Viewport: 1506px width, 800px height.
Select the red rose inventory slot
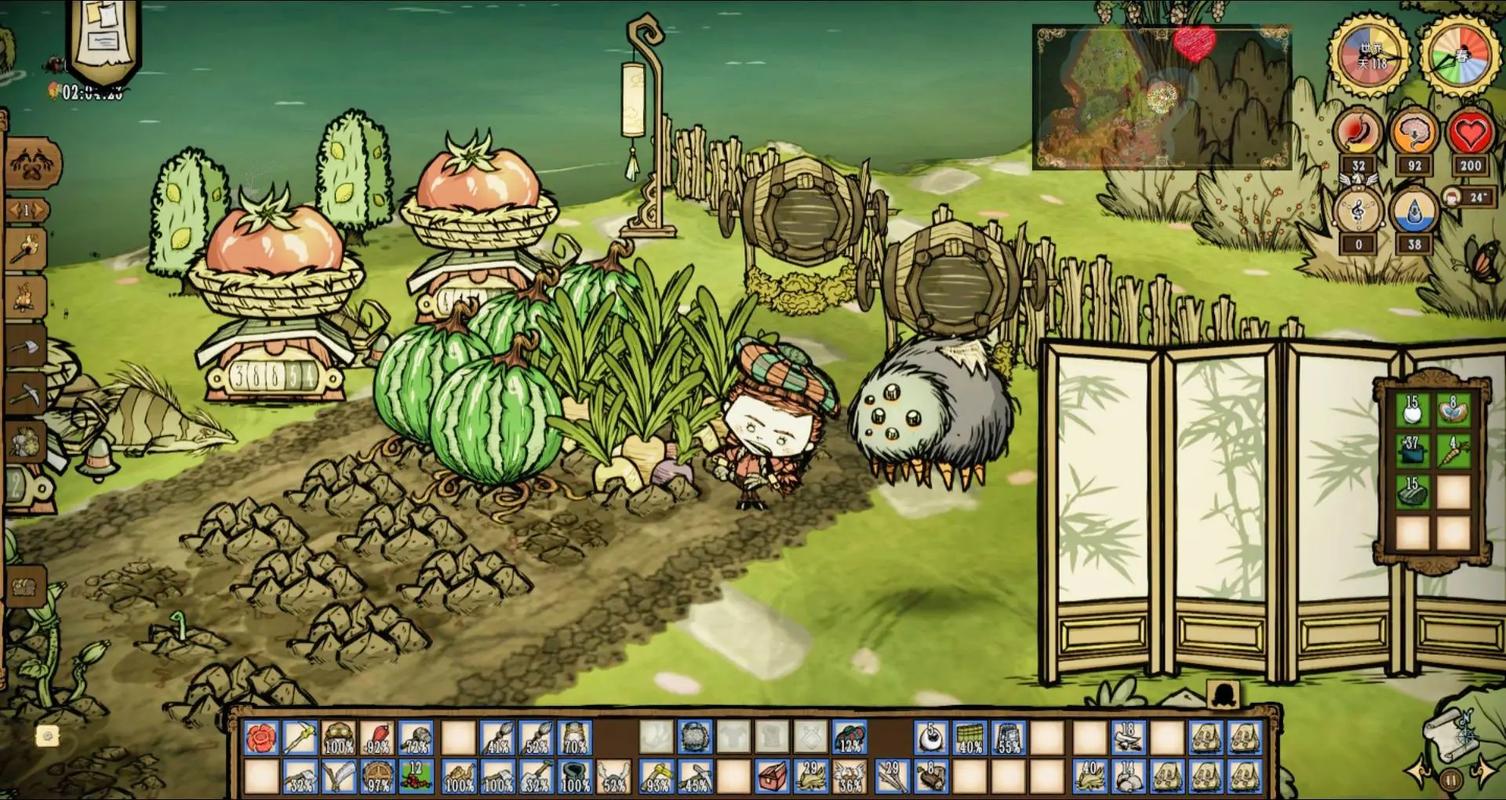click(x=261, y=739)
